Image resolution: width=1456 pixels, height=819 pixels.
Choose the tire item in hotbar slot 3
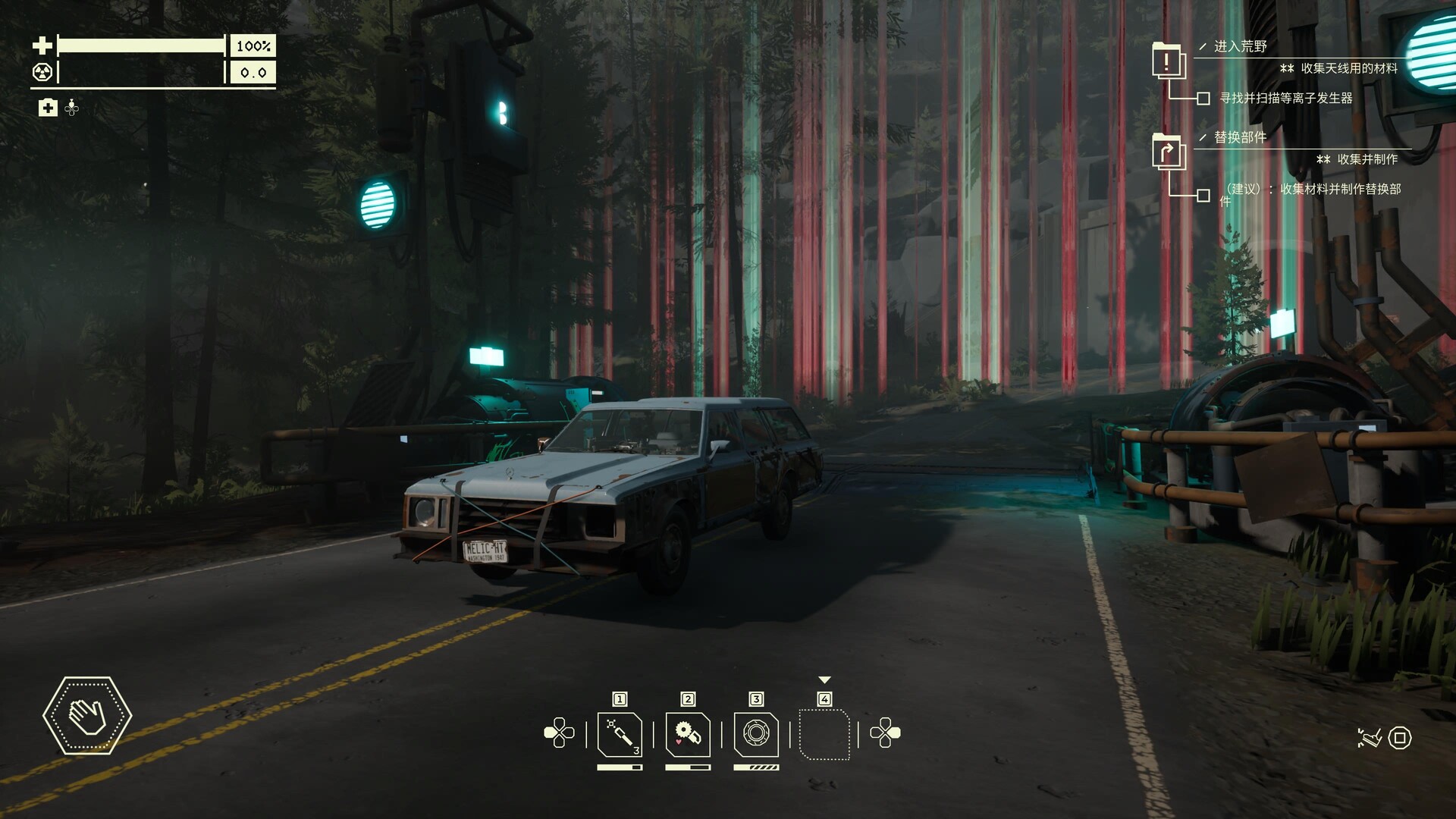(756, 734)
